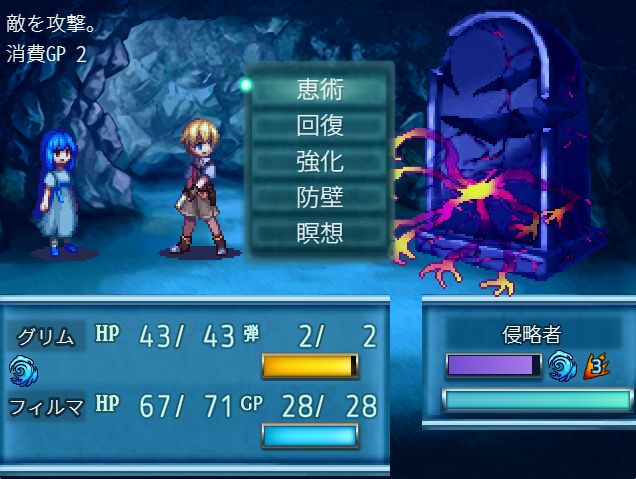636x479 pixels.
Task: Select party member フィルマ
Action: (x=47, y=406)
